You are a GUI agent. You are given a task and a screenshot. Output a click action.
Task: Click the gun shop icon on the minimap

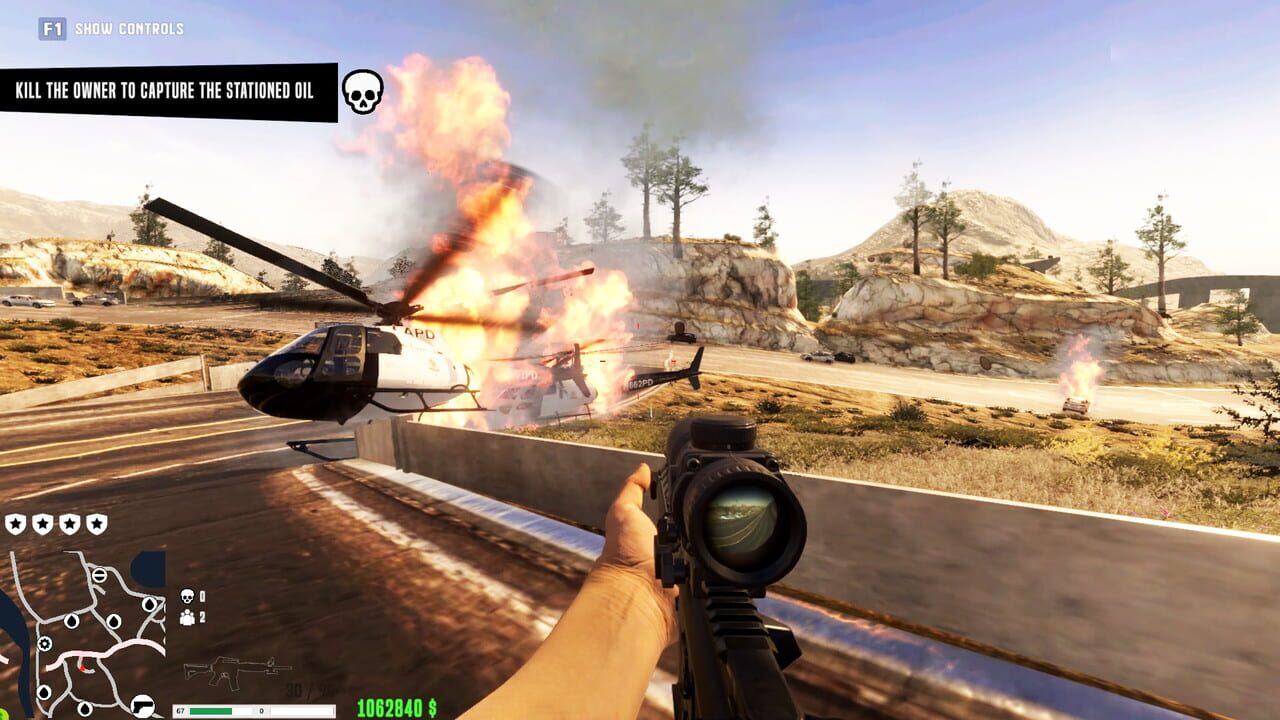tap(142, 706)
